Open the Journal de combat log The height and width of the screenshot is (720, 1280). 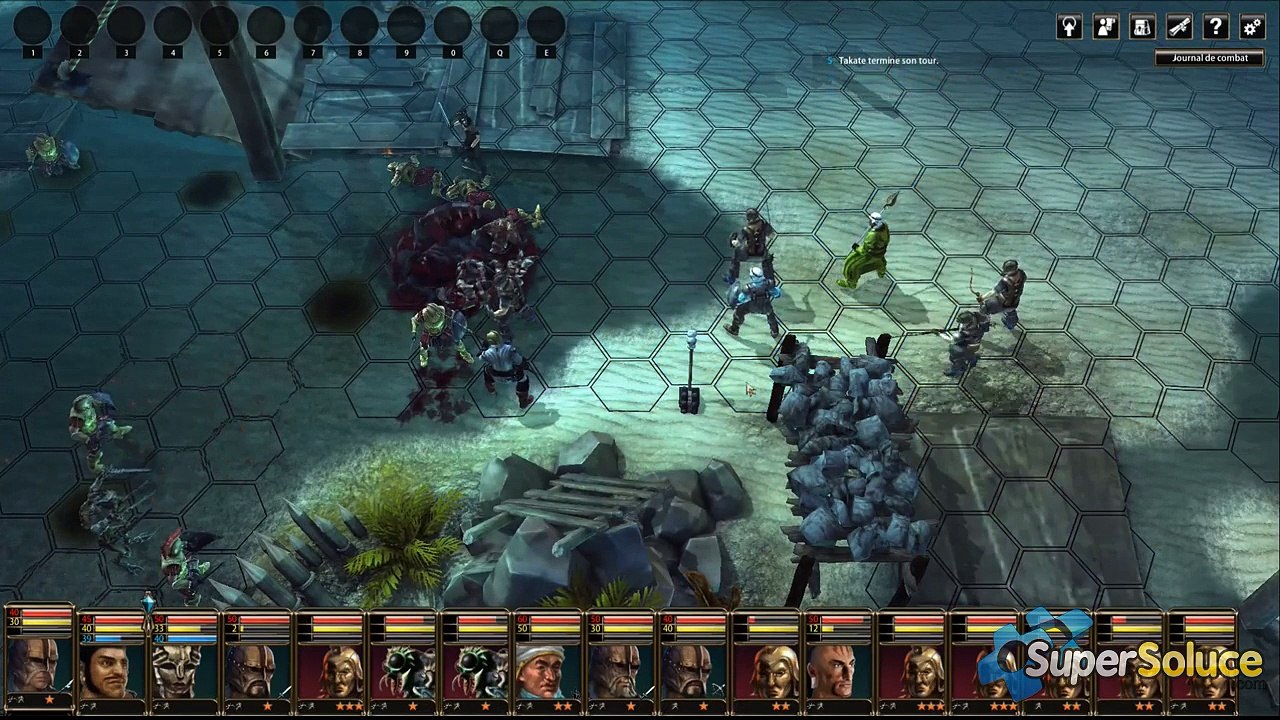click(x=1209, y=58)
